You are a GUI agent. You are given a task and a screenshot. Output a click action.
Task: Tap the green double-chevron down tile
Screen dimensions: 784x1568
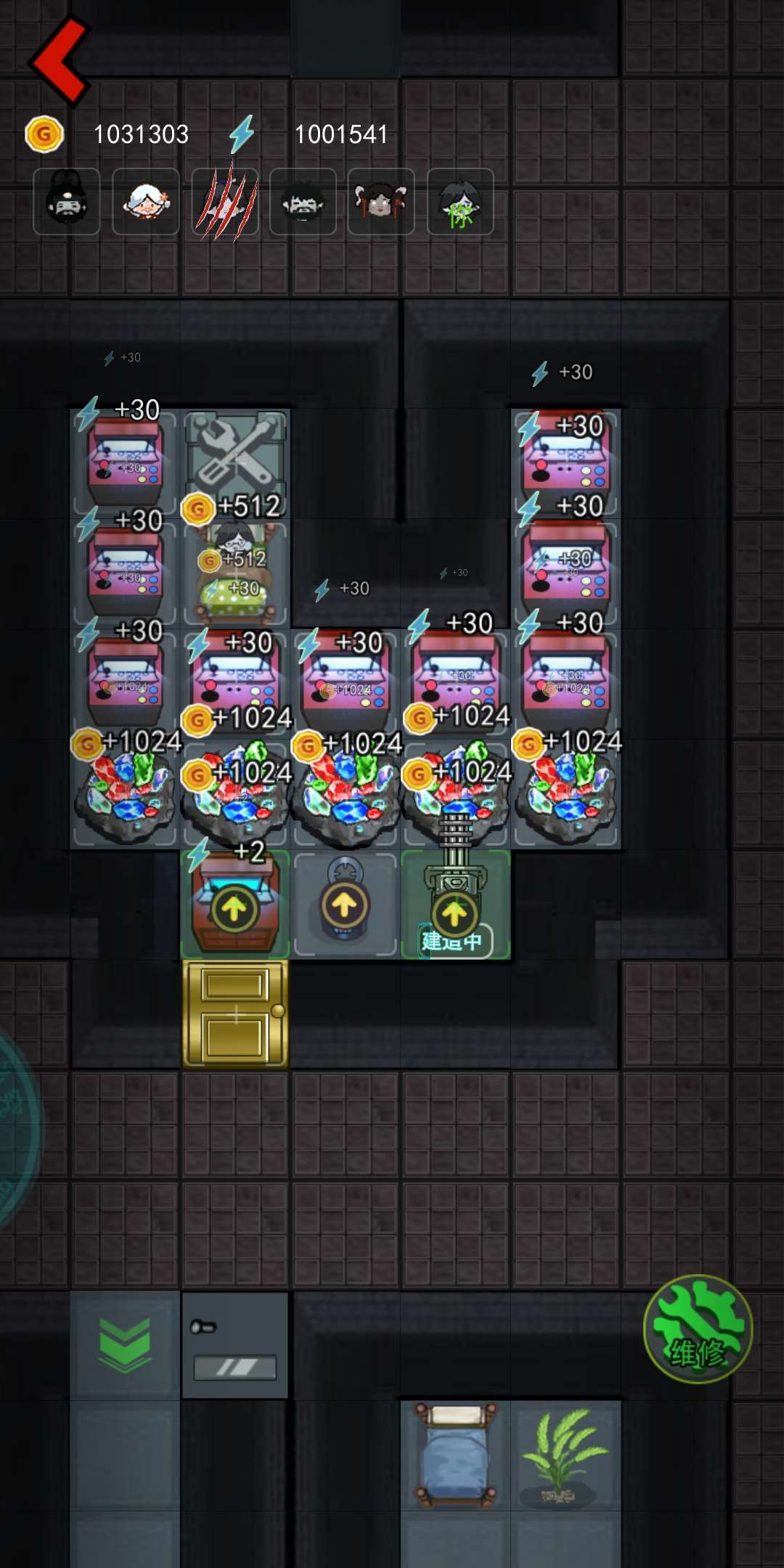coord(125,1344)
